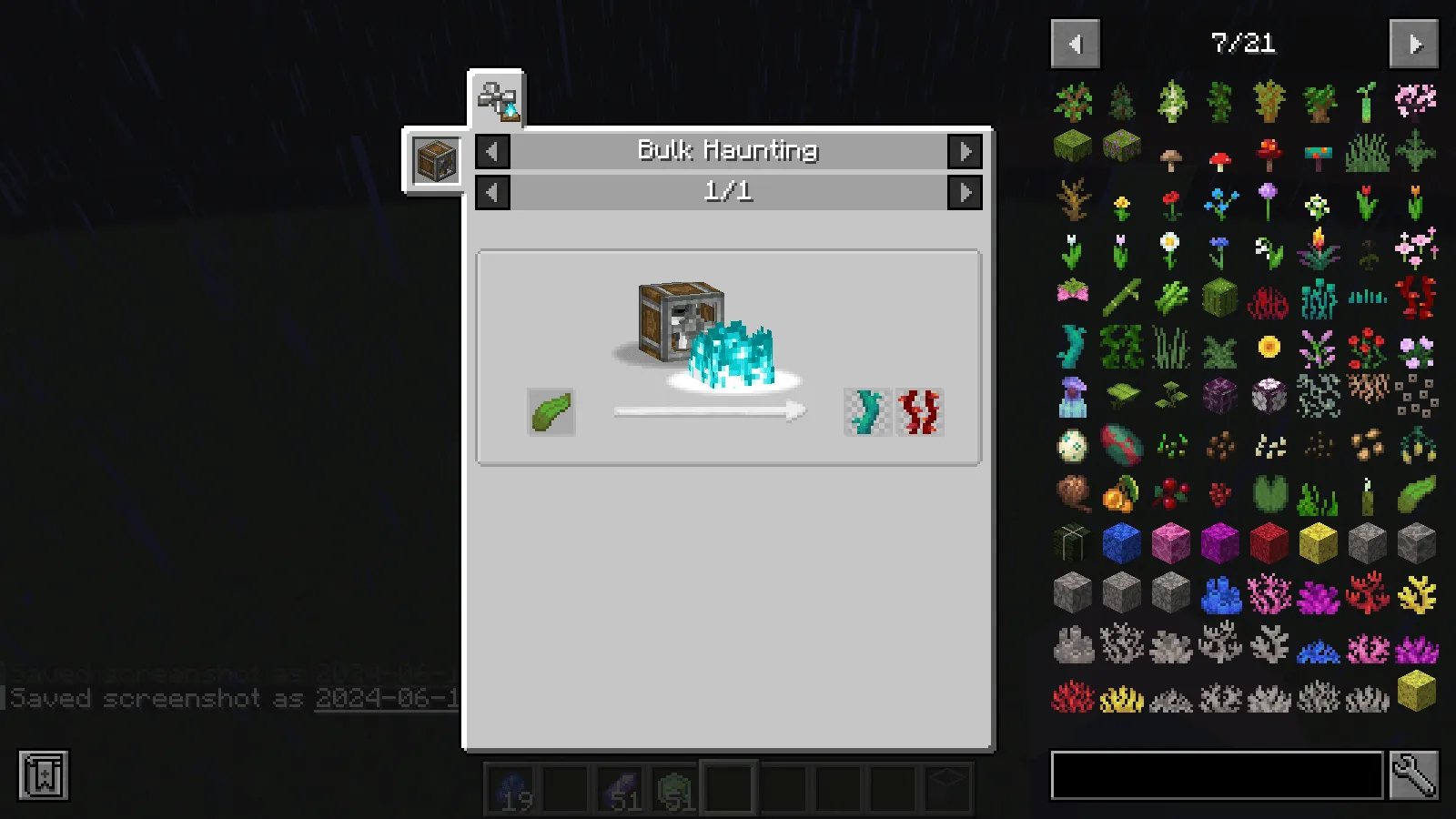The height and width of the screenshot is (819, 1456).
Task: Click the right arrow beside 1/1
Action: tap(967, 192)
